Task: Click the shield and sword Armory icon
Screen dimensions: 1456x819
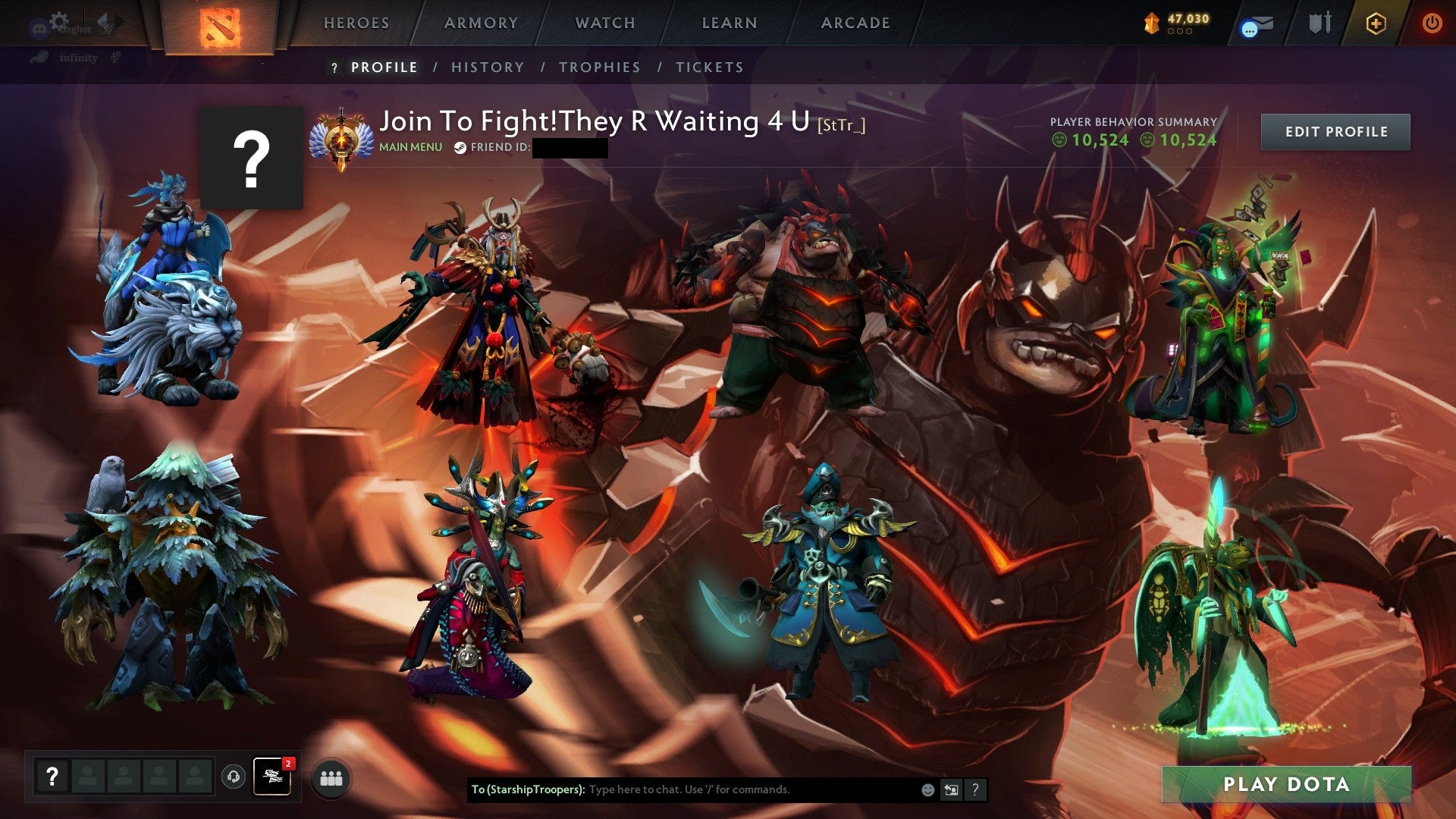Action: pyautogui.click(x=1320, y=24)
